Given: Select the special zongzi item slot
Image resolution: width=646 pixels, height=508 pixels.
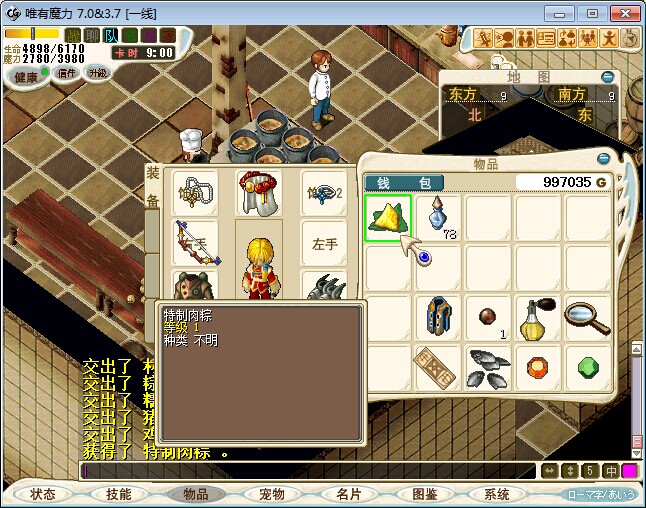Looking at the screenshot, I should 388,218.
